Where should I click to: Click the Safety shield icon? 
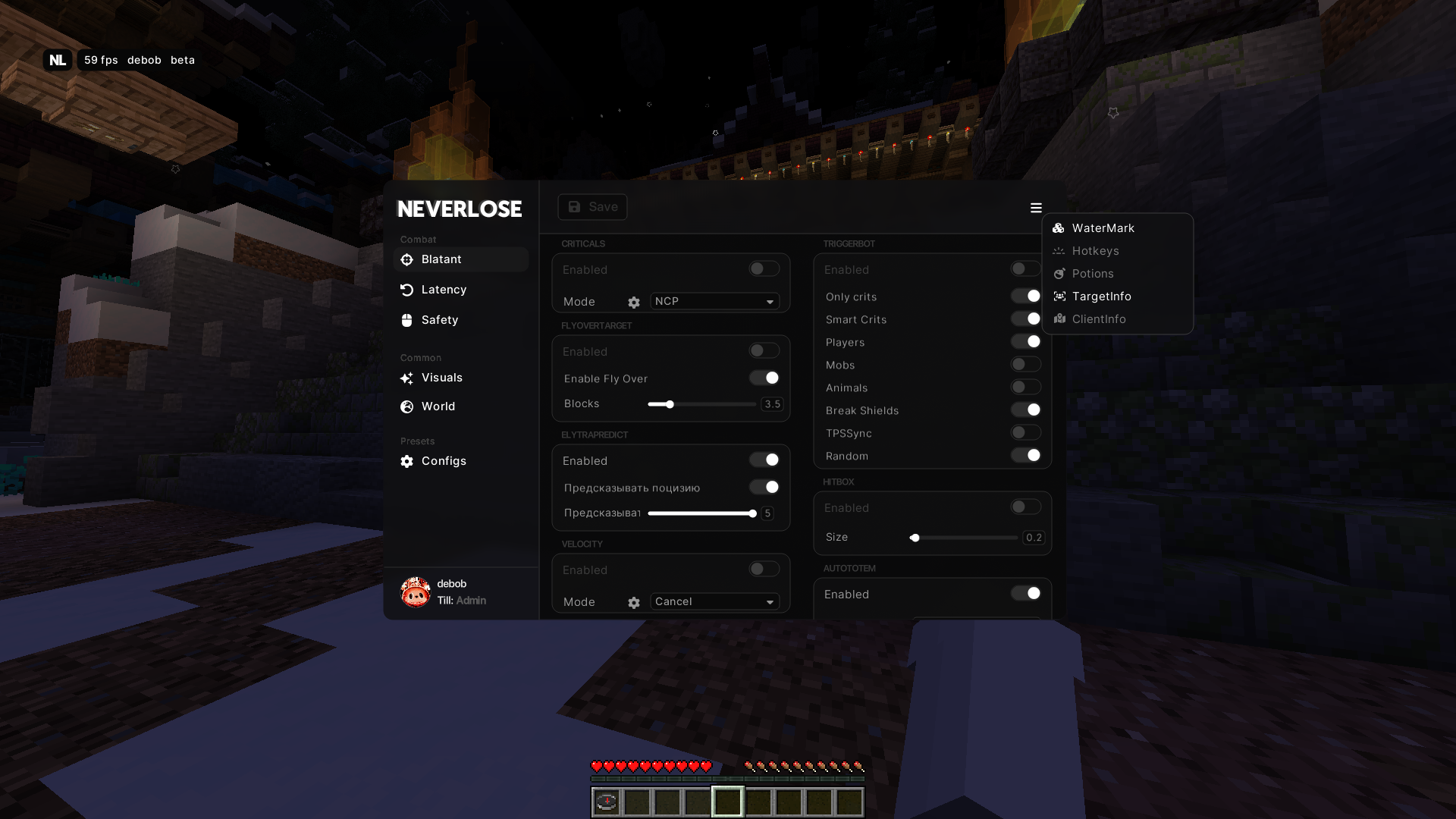(x=407, y=319)
